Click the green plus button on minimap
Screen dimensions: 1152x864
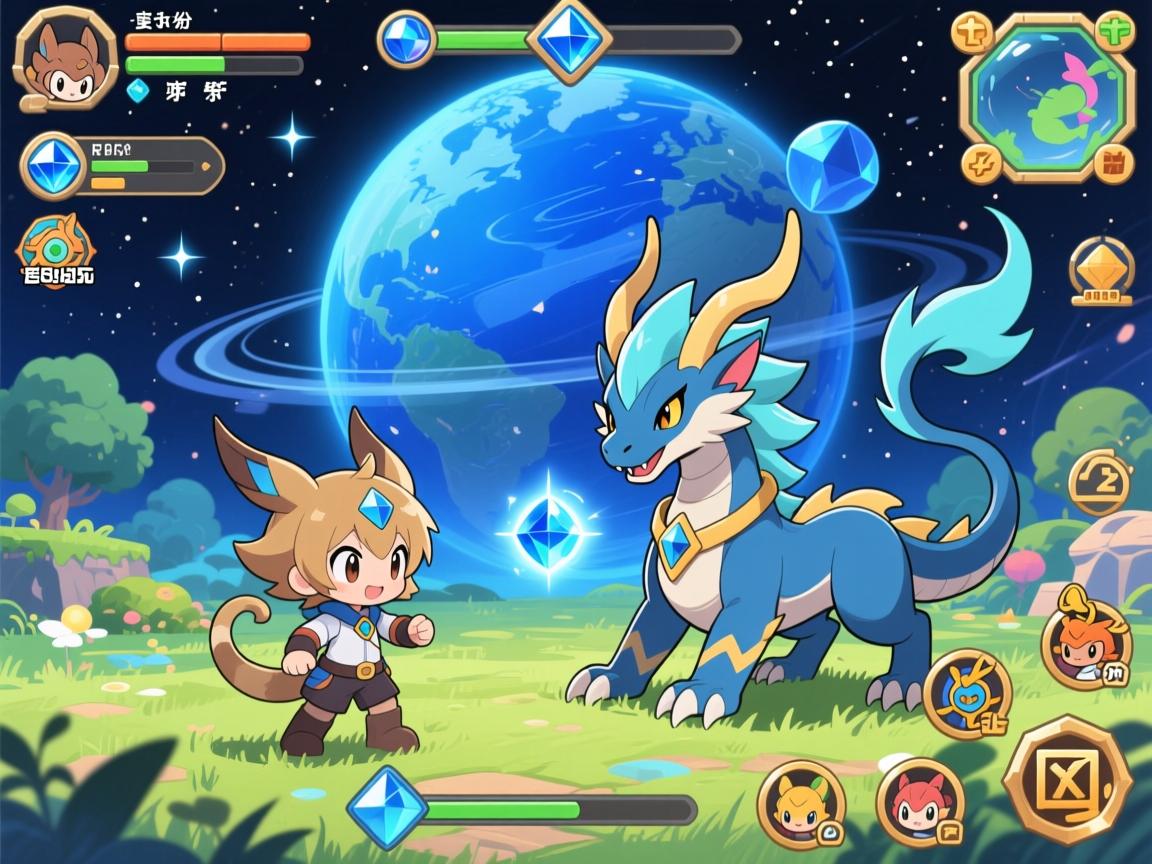[x=1115, y=32]
